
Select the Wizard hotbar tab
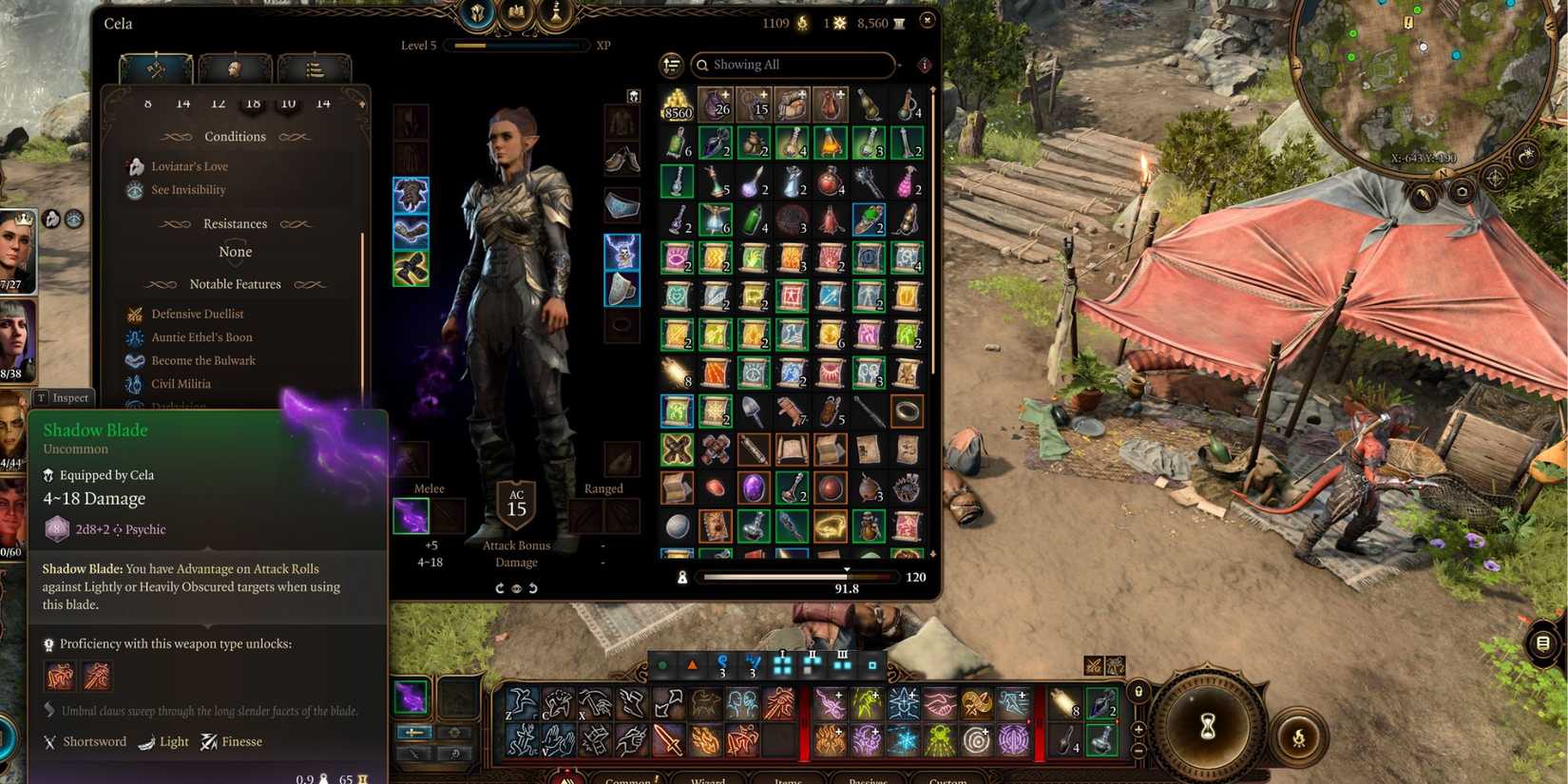click(708, 779)
